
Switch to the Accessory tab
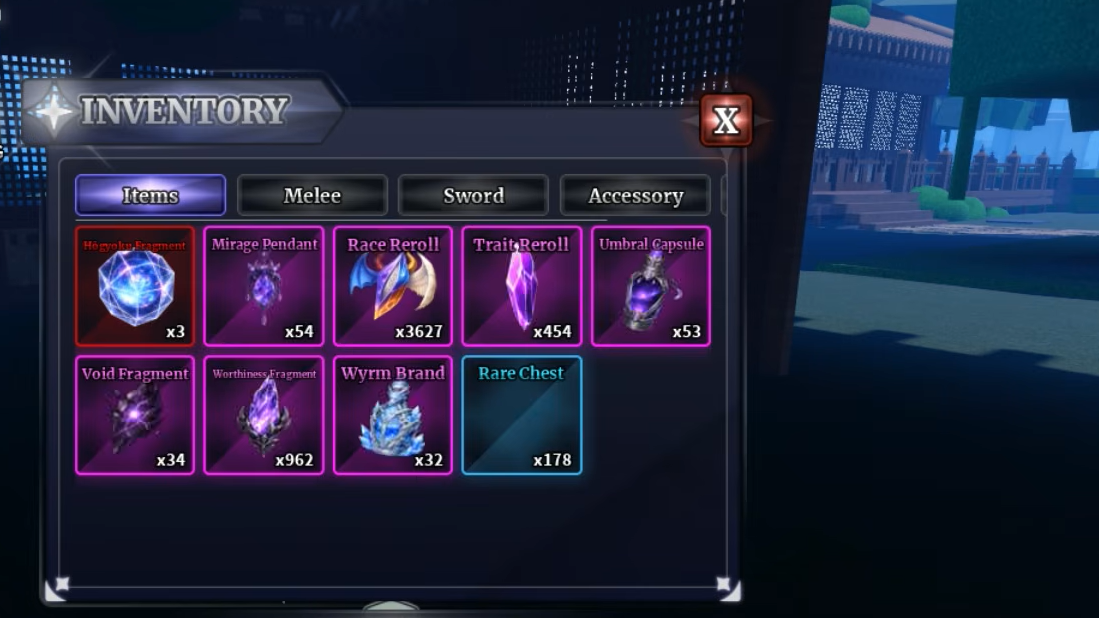pos(635,195)
